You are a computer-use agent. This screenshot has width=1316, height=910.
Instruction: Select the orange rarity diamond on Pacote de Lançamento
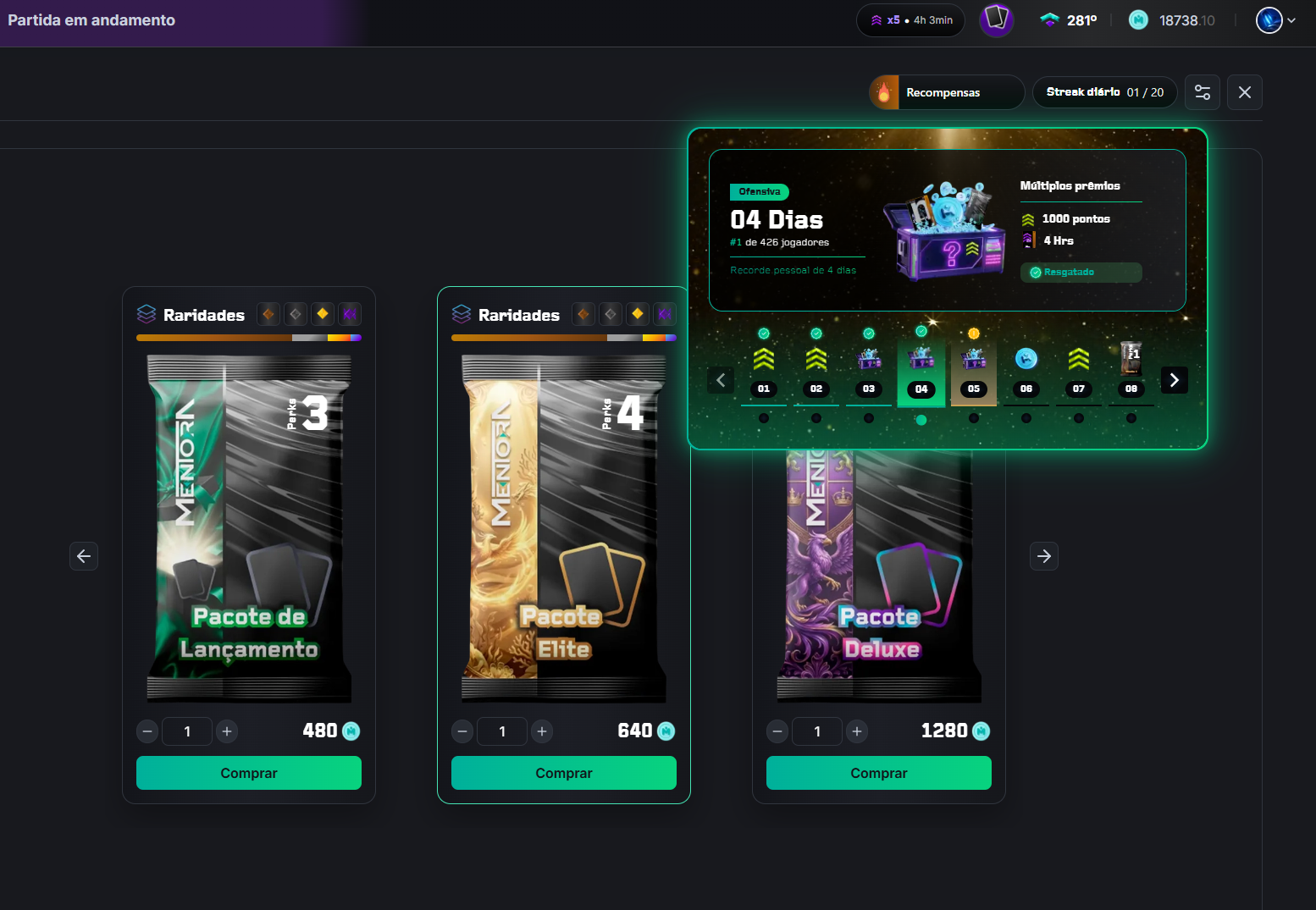coord(268,313)
